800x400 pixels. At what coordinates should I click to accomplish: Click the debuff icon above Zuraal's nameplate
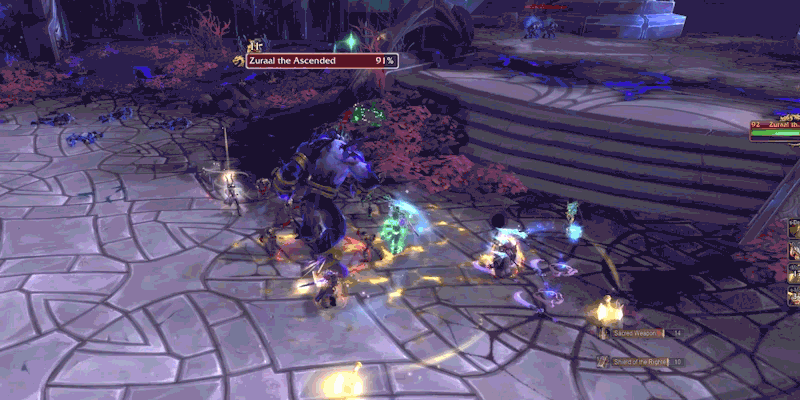(x=255, y=46)
